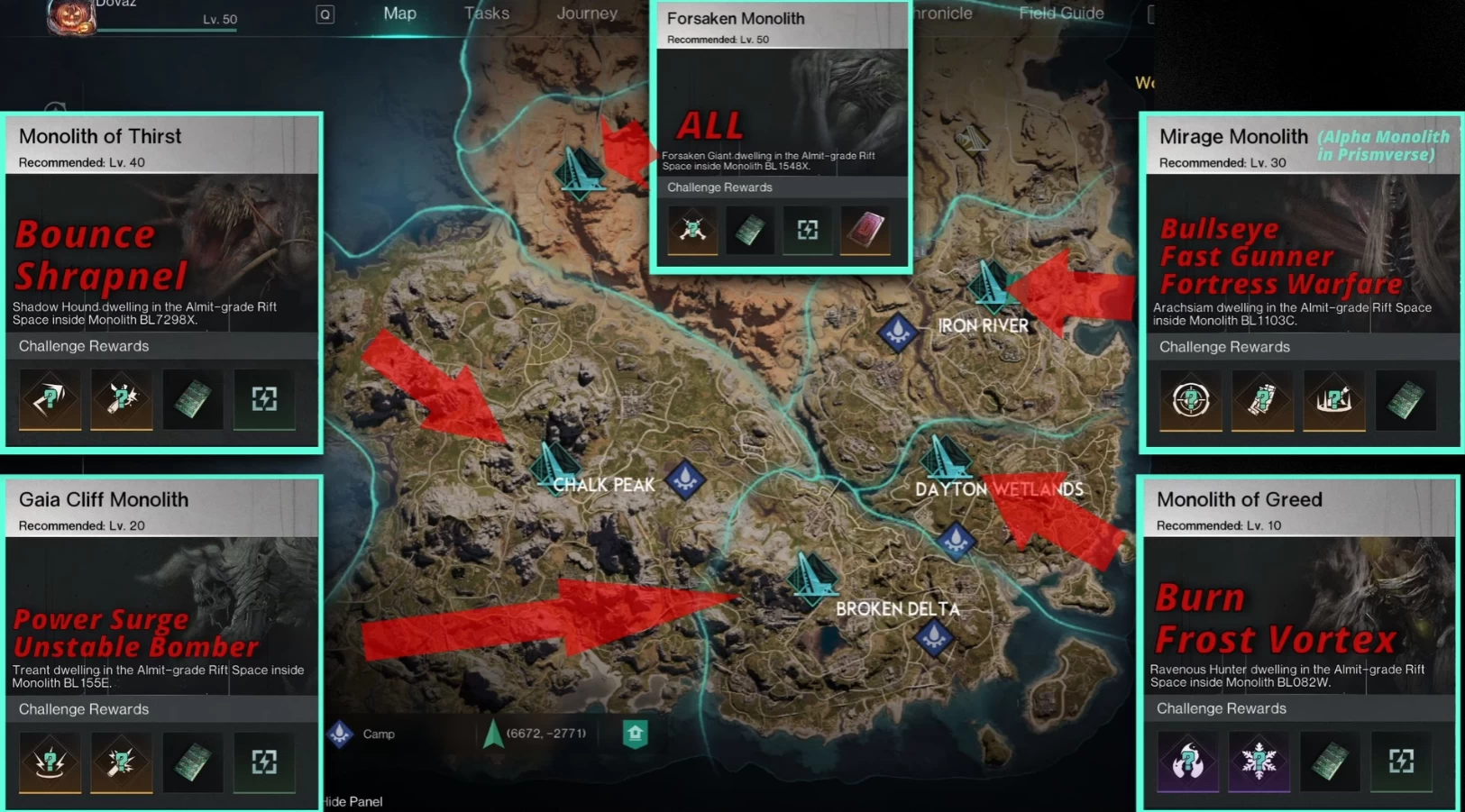Image resolution: width=1465 pixels, height=812 pixels.
Task: Select the northern Forsaken Monolith map marker
Action: click(x=580, y=169)
